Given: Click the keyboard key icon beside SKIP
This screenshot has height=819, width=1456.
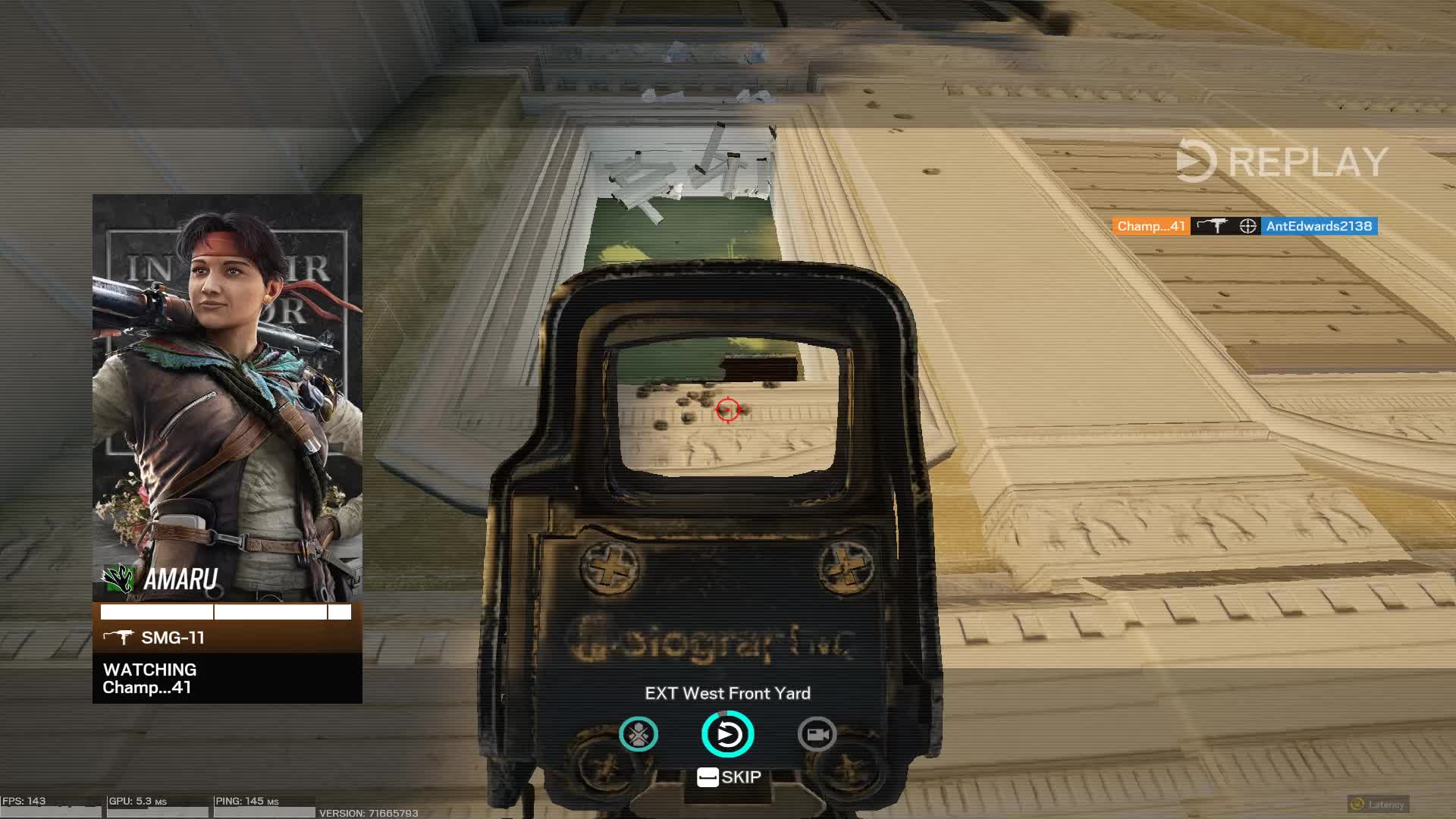Looking at the screenshot, I should 708,776.
